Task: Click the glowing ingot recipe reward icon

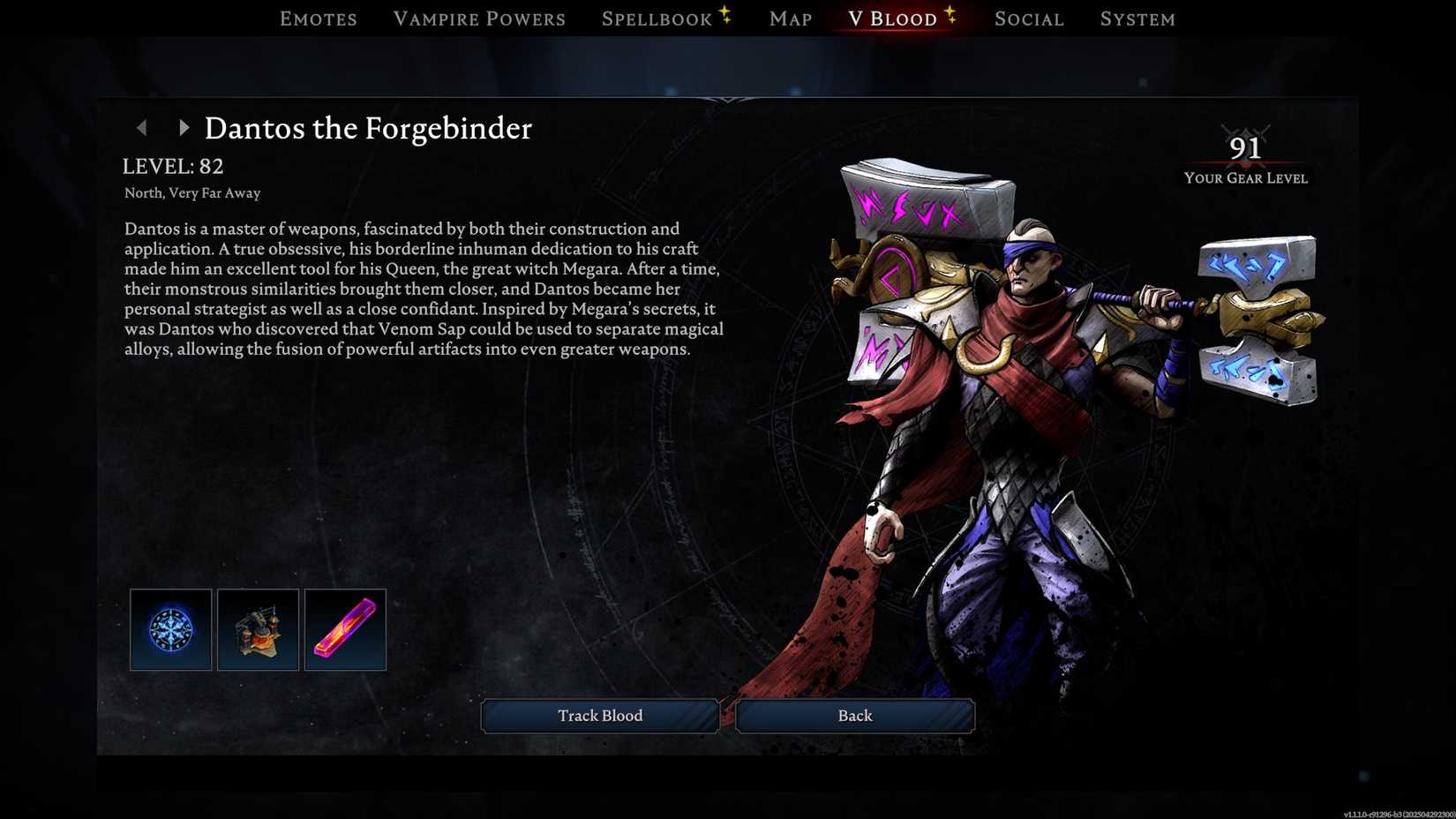Action: click(x=345, y=628)
